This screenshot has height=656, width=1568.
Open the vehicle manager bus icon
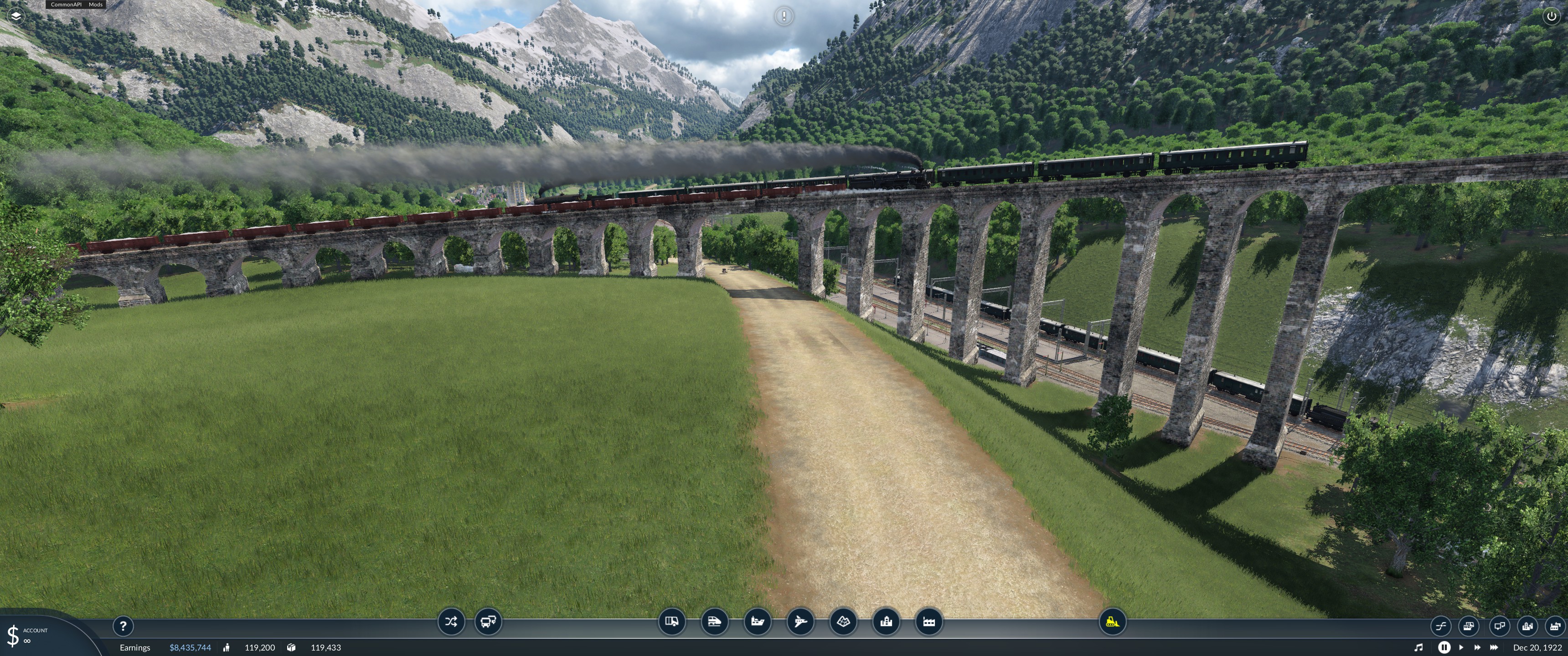click(488, 622)
